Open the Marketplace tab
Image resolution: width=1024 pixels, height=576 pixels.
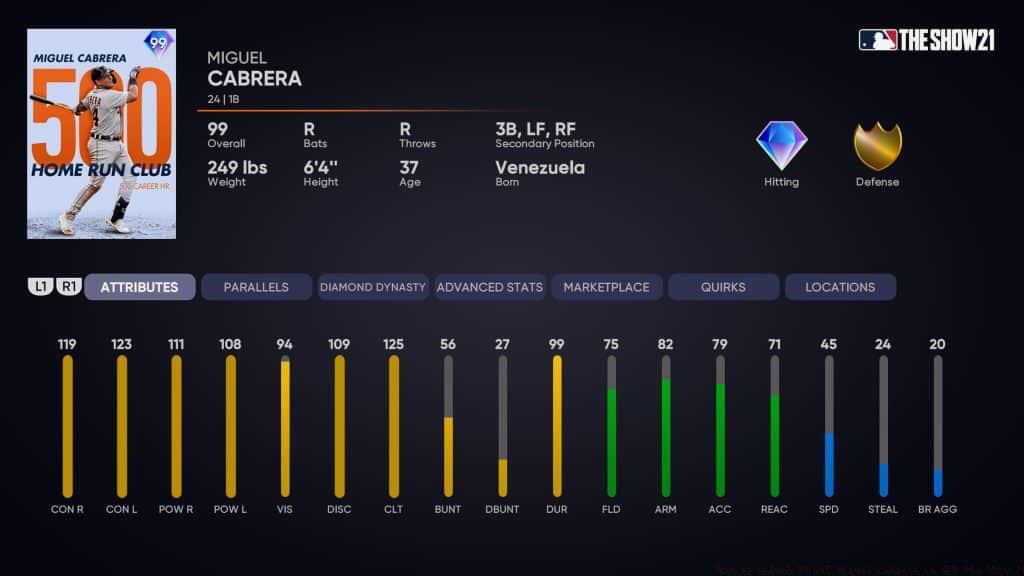pyautogui.click(x=606, y=287)
